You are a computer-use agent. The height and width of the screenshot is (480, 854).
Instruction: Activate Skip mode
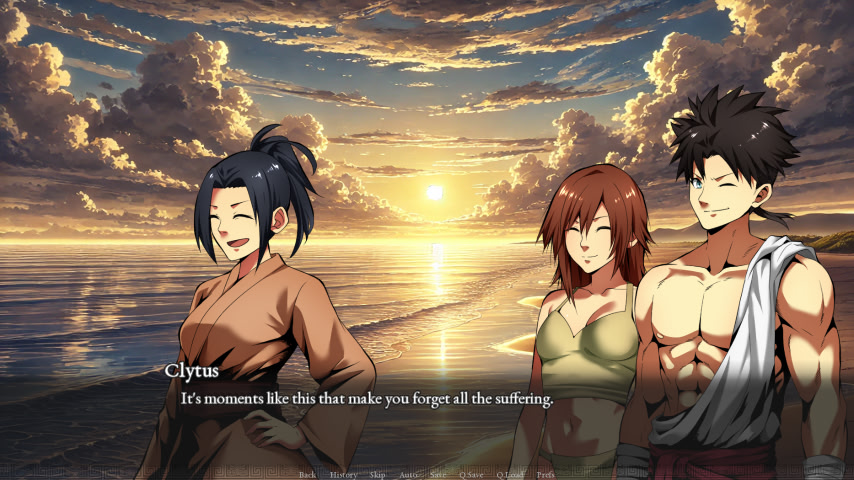coord(377,474)
